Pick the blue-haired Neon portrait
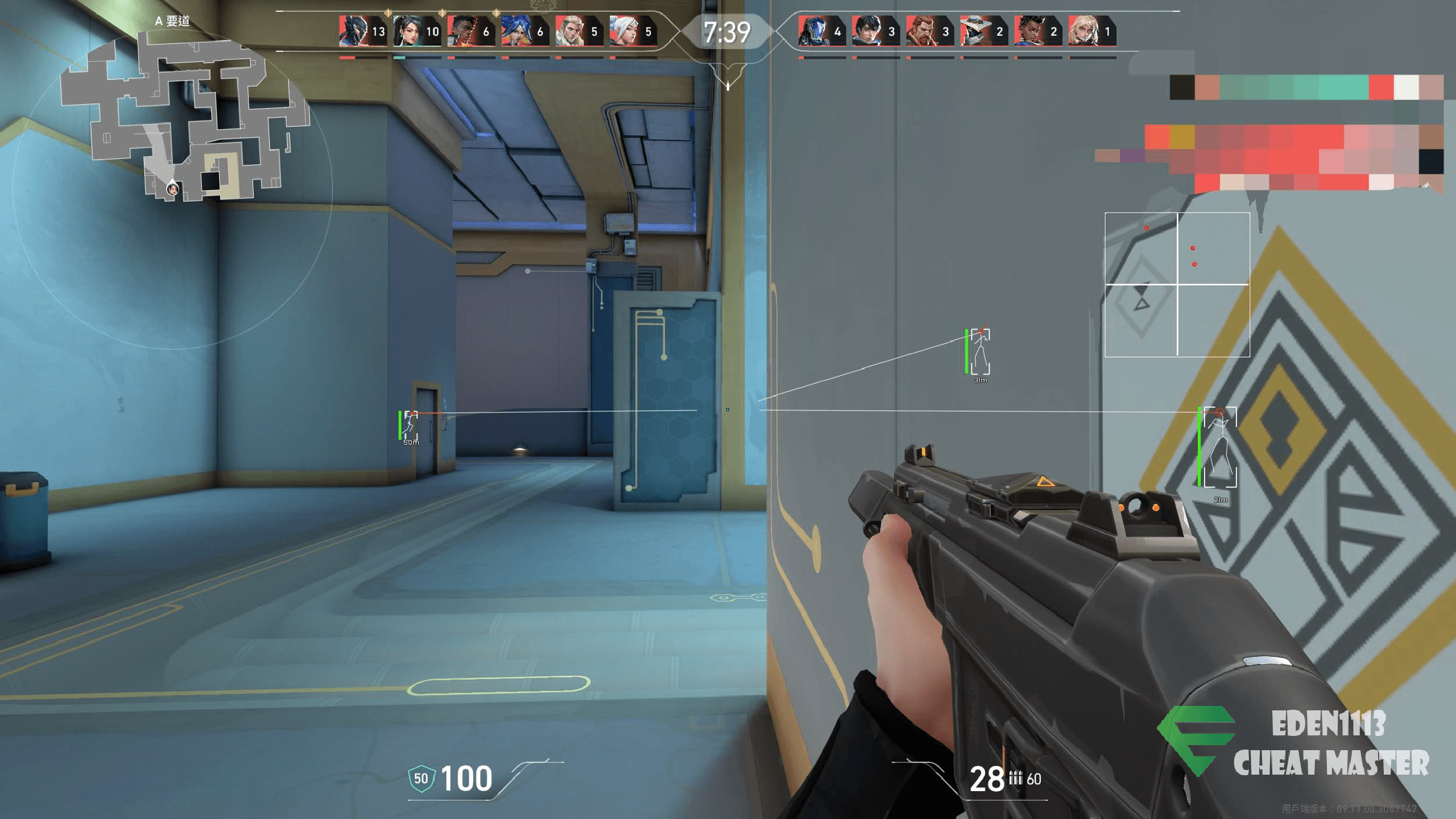This screenshot has height=819, width=1456. (x=516, y=31)
